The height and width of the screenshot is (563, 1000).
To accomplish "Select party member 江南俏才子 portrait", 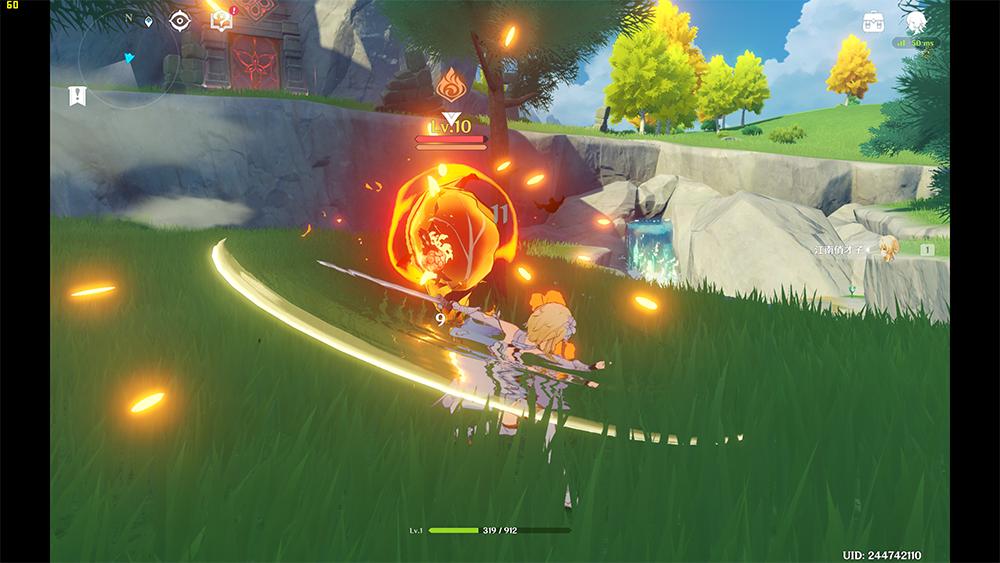I will pos(888,249).
